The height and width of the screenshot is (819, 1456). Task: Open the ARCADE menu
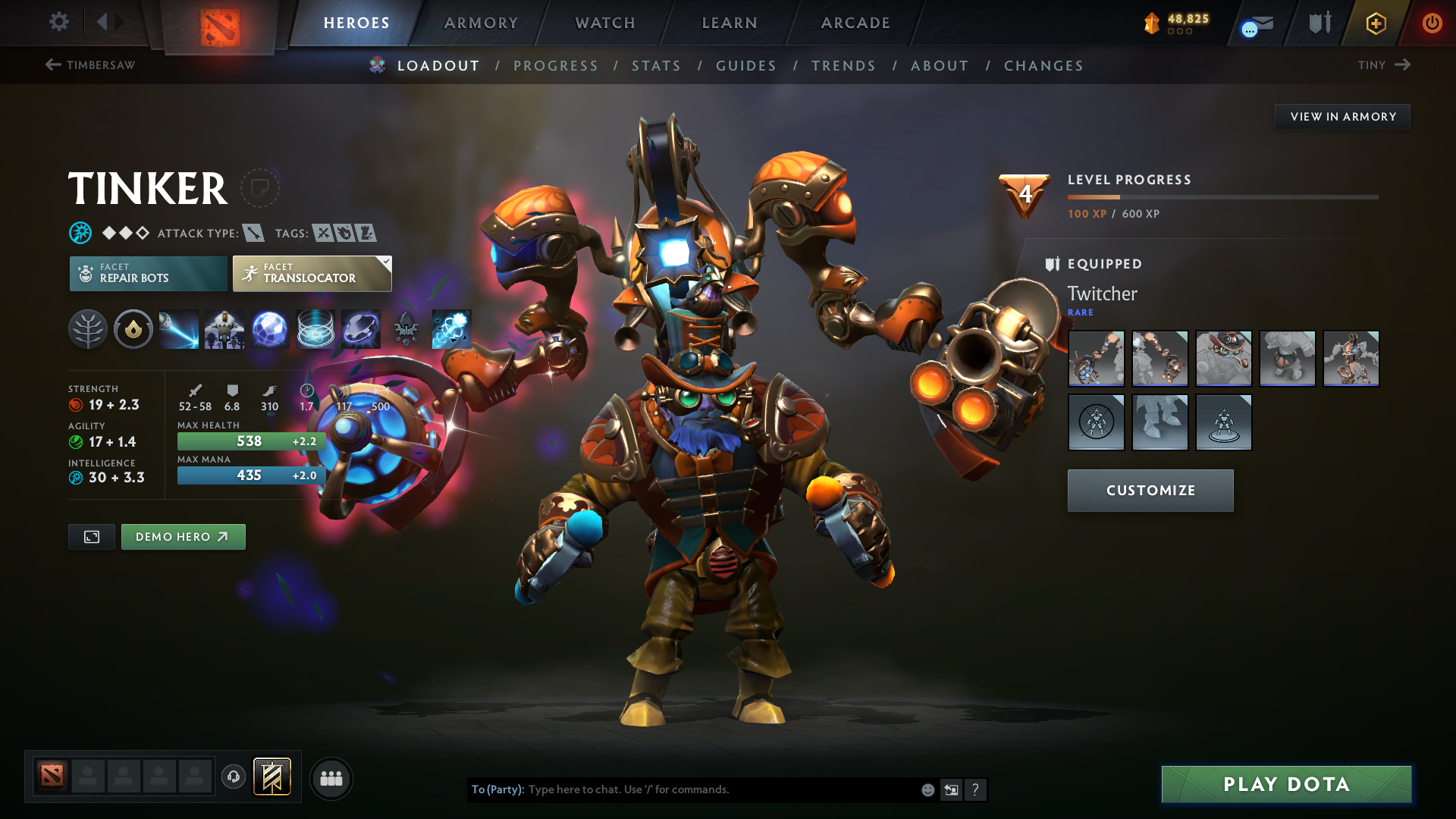(x=855, y=23)
